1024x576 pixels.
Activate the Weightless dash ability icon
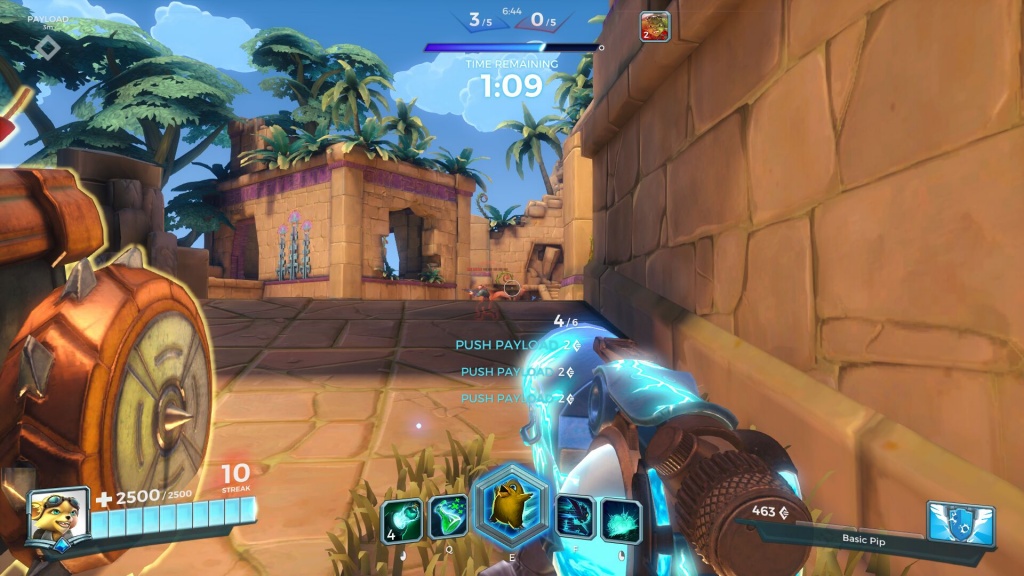pos(575,518)
